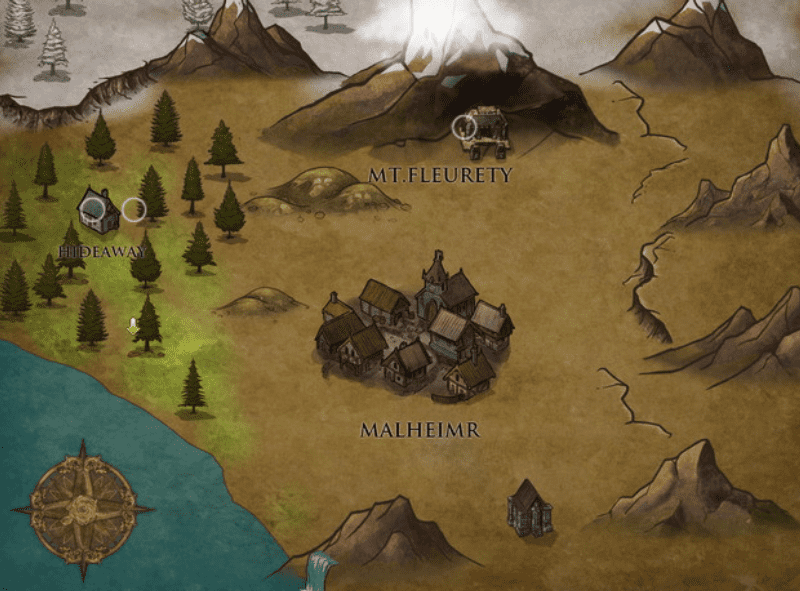Travel to the Mt. Fleurety mine entrance
Viewport: 800px width, 591px height.
487,130
